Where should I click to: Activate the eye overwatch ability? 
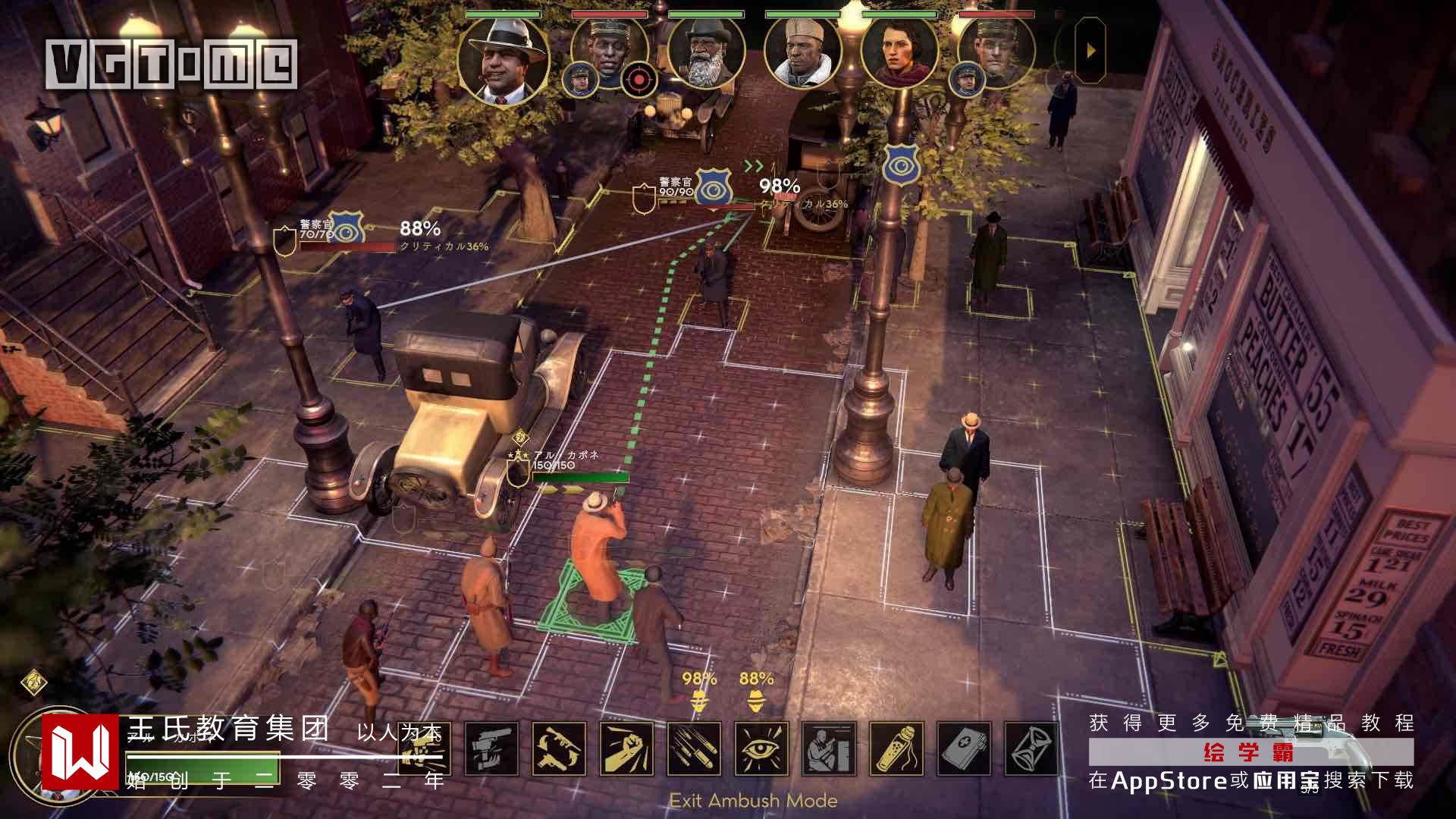[x=761, y=749]
